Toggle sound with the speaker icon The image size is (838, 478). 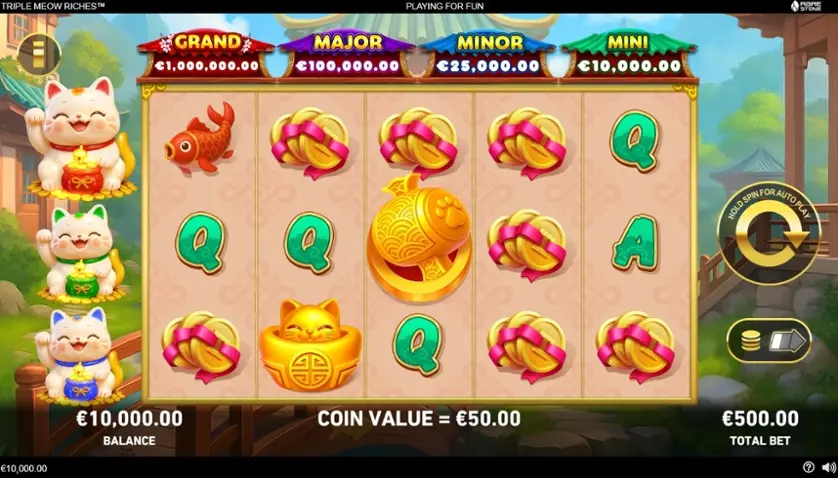[826, 468]
